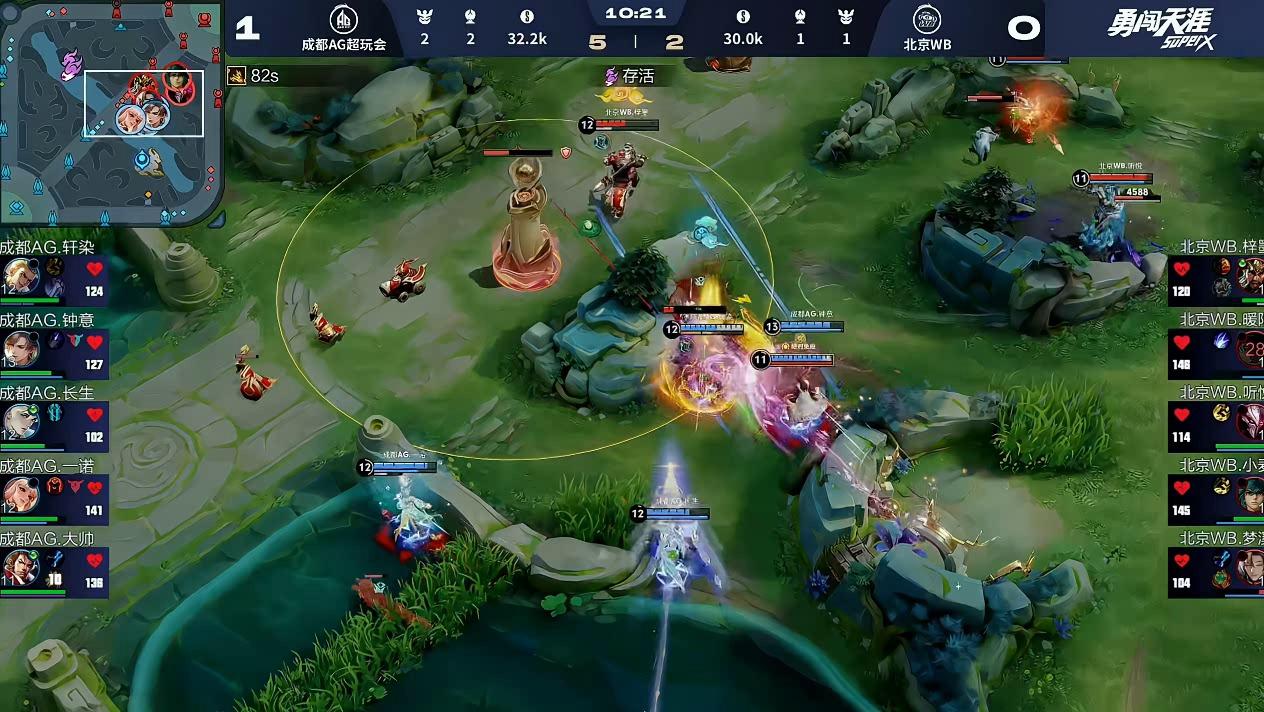Select the 82s buff timer icon

[x=237, y=75]
